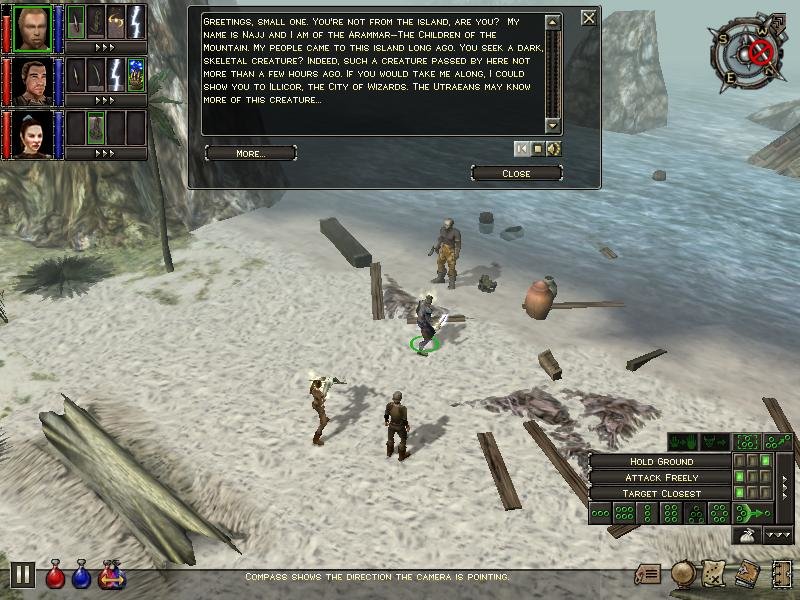
Task: Redistribute potions among party members
Action: pos(110,576)
